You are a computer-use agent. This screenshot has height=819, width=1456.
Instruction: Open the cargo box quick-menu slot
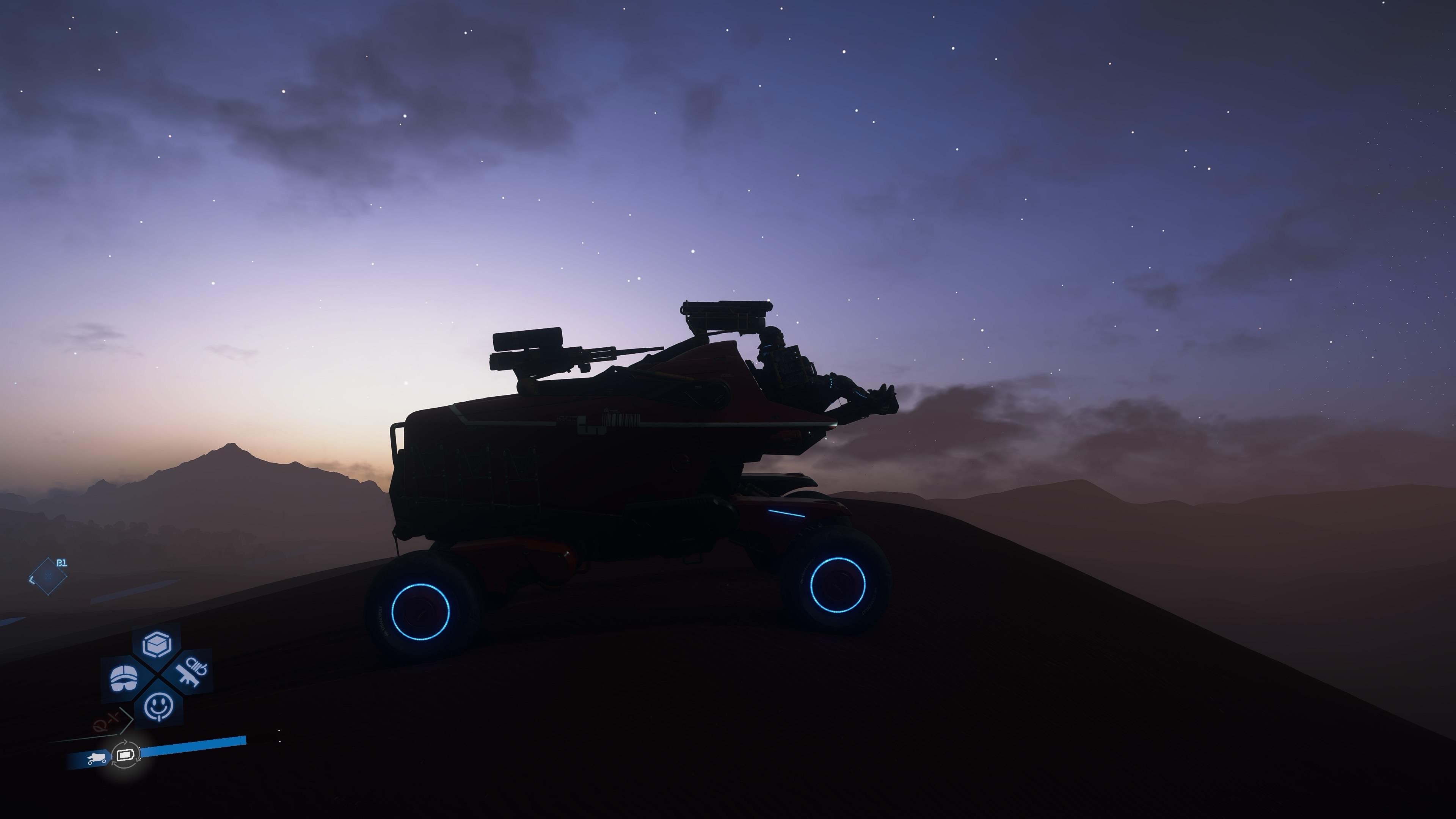[x=157, y=644]
